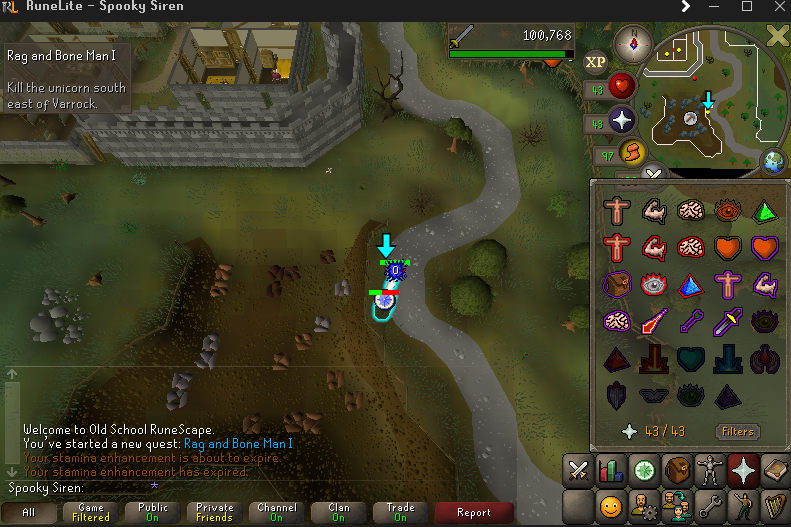
Task: Open the prayer Filters button
Action: coord(737,432)
